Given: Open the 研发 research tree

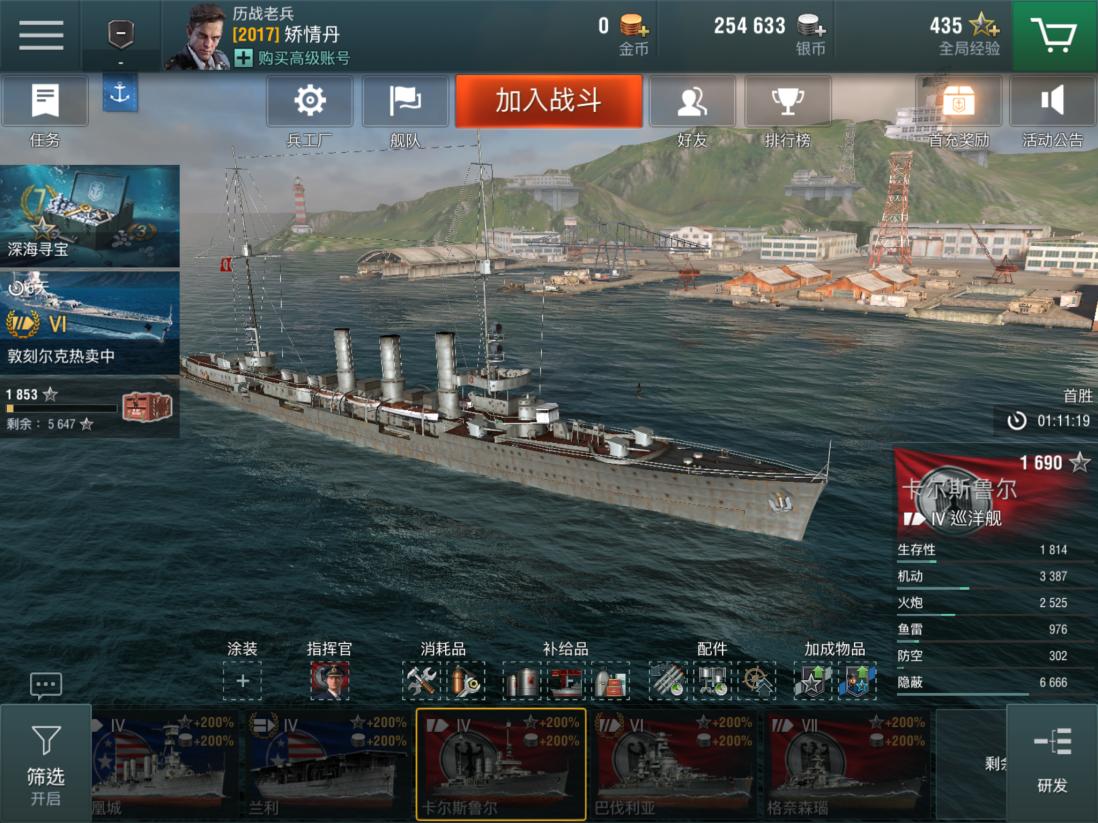Looking at the screenshot, I should tap(1052, 762).
